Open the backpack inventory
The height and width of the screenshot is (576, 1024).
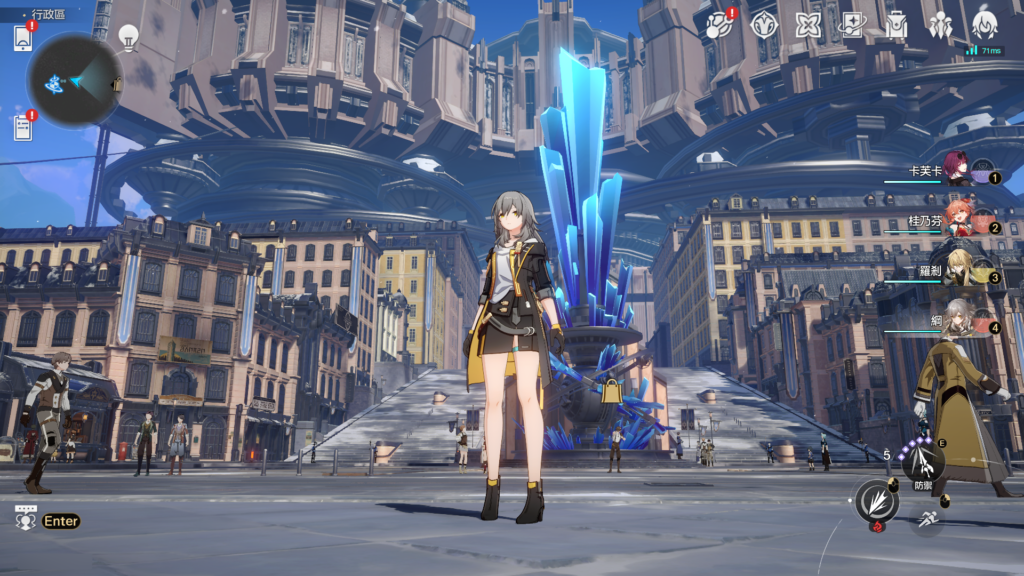[896, 25]
